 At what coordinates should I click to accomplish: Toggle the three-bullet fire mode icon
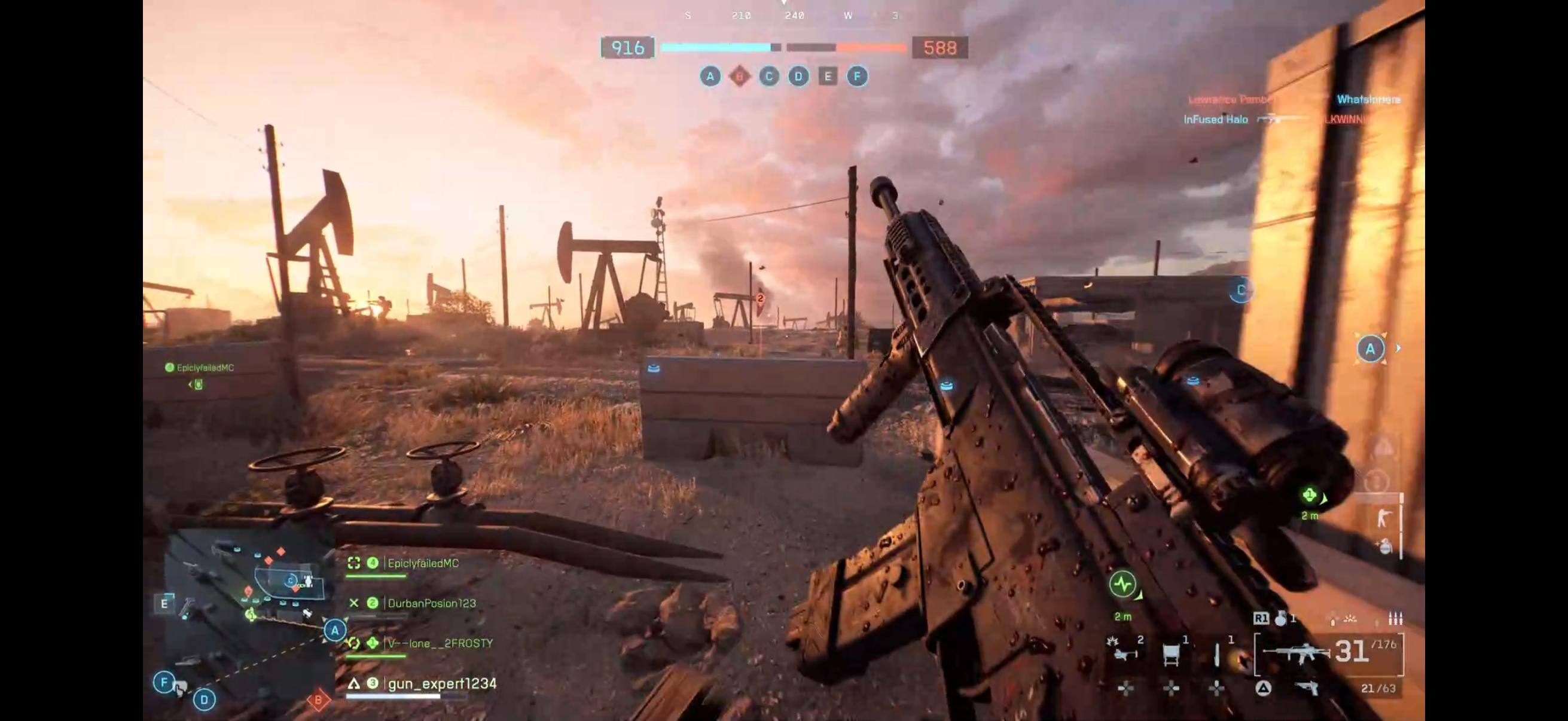(1395, 619)
